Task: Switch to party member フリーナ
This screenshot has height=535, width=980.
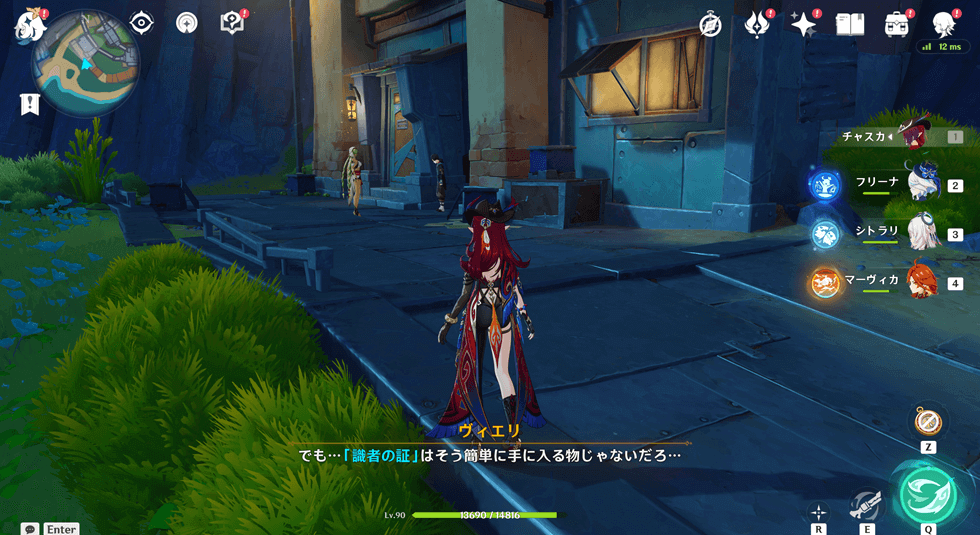Action: 922,184
